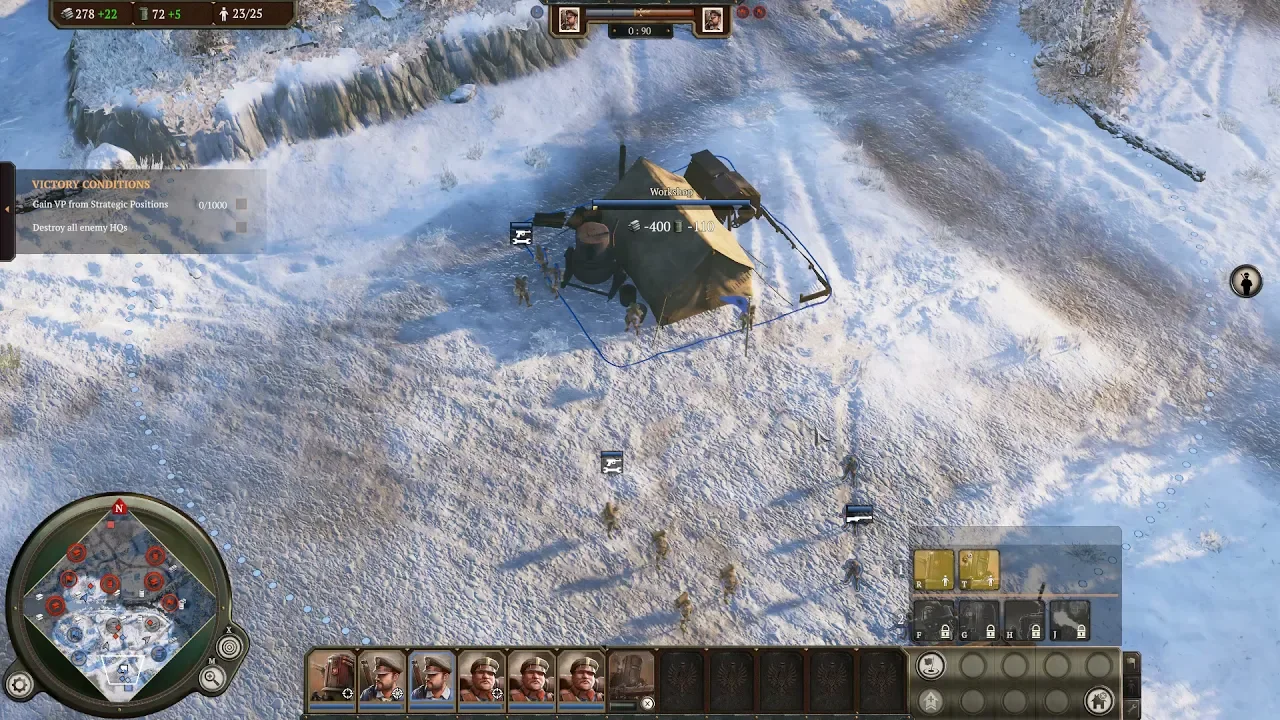This screenshot has width=1280, height=720.
Task: Open the minimap in the corner
Action: (x=119, y=600)
